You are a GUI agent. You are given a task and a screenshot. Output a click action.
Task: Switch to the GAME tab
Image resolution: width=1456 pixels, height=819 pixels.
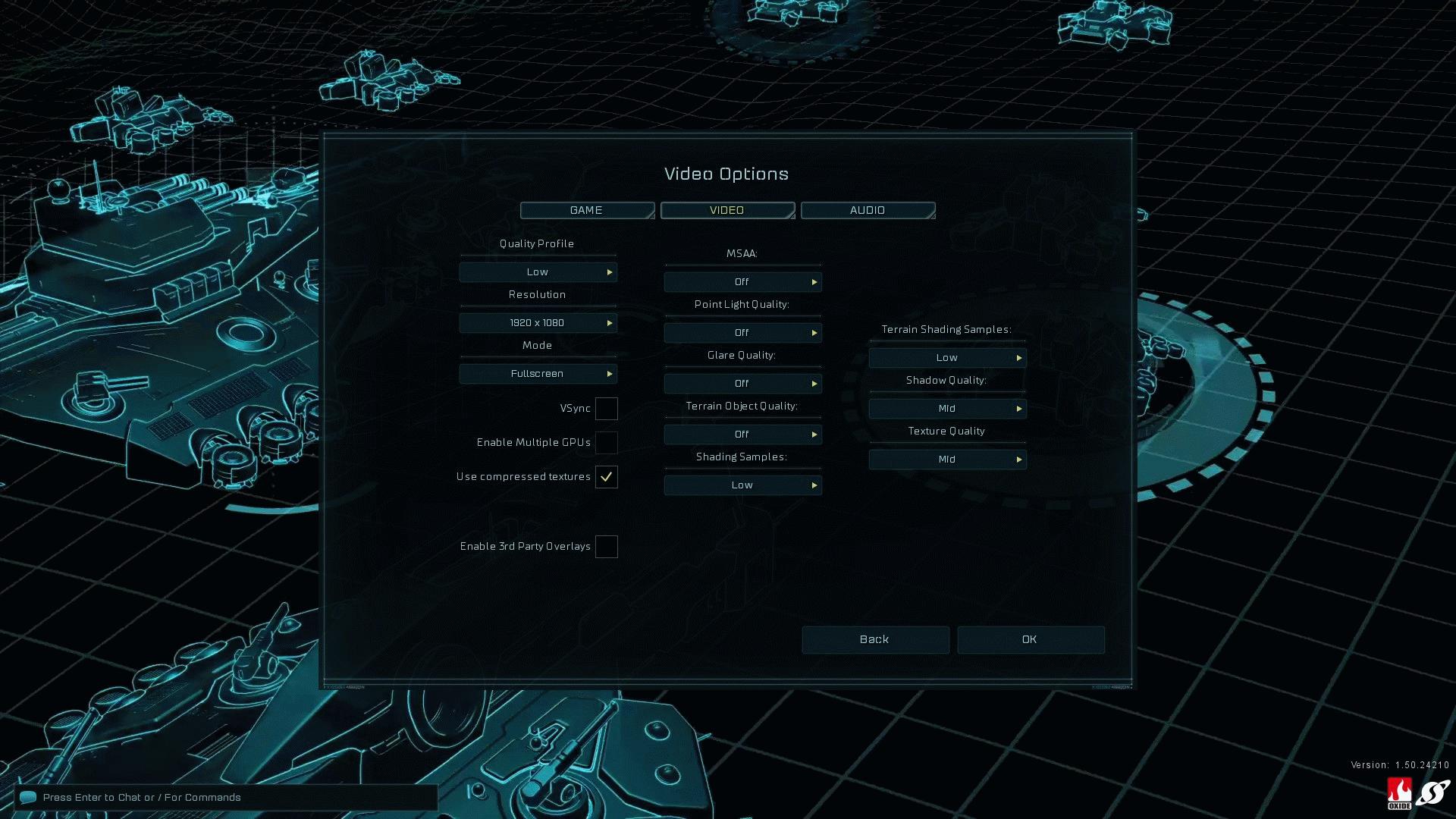pyautogui.click(x=587, y=210)
